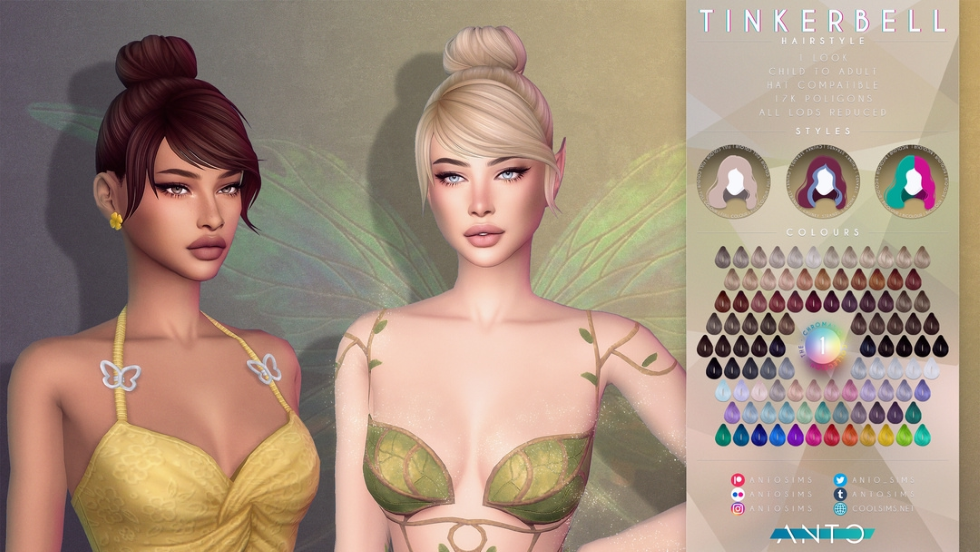Go to the Twitter bird icon
This screenshot has height=552, width=980.
coord(840,481)
